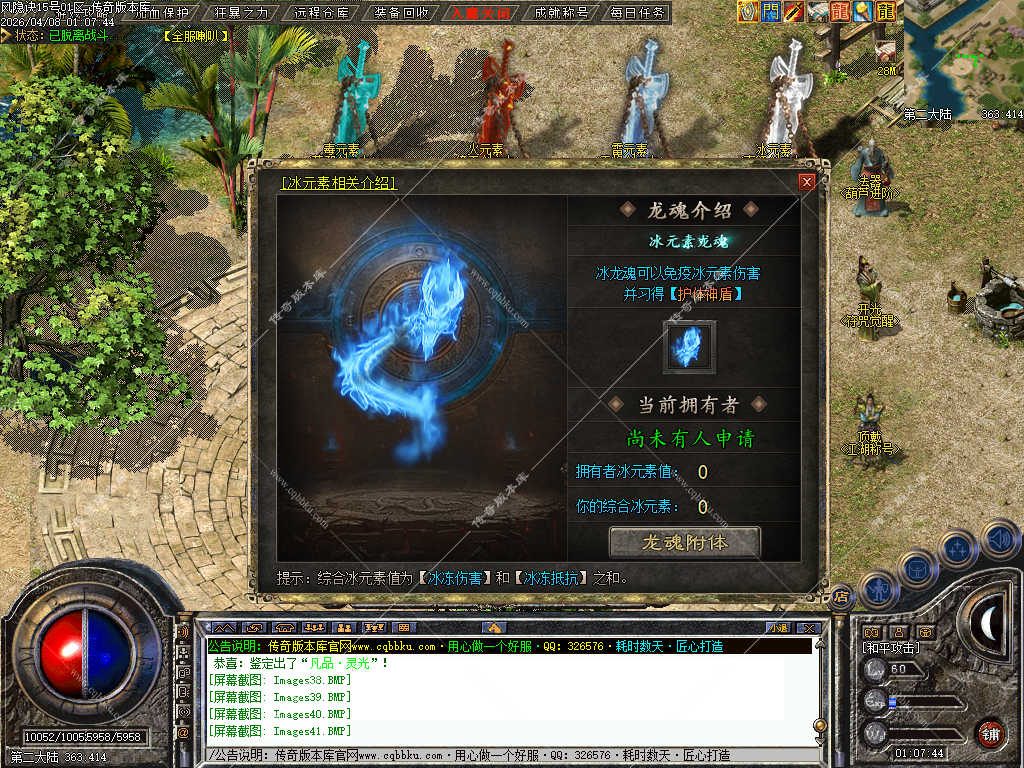Open the 冰元素相关介绍 link
Viewport: 1024px width, 768px height.
point(339,183)
